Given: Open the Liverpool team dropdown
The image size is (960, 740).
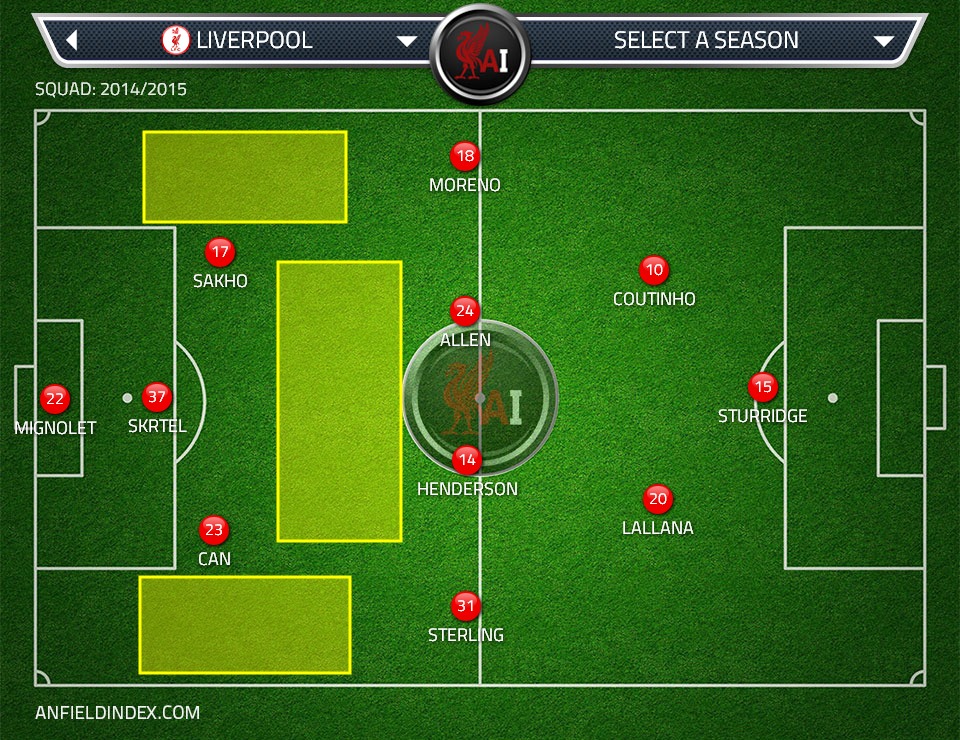Looking at the screenshot, I should pyautogui.click(x=406, y=41).
